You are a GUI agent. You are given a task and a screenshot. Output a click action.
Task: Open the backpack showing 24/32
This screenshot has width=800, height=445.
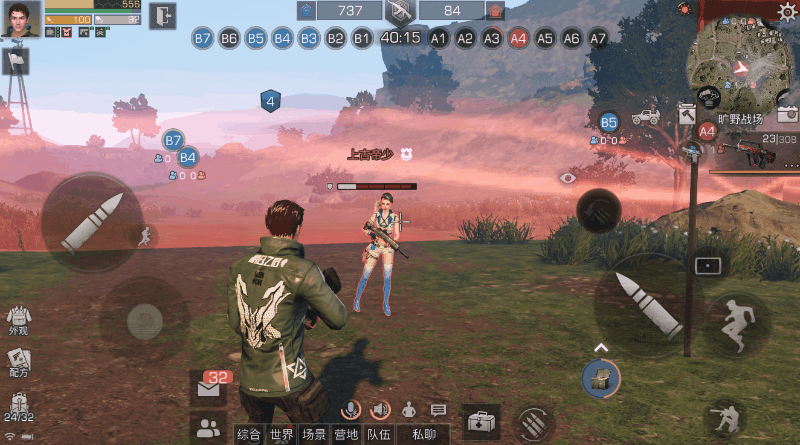coord(18,407)
